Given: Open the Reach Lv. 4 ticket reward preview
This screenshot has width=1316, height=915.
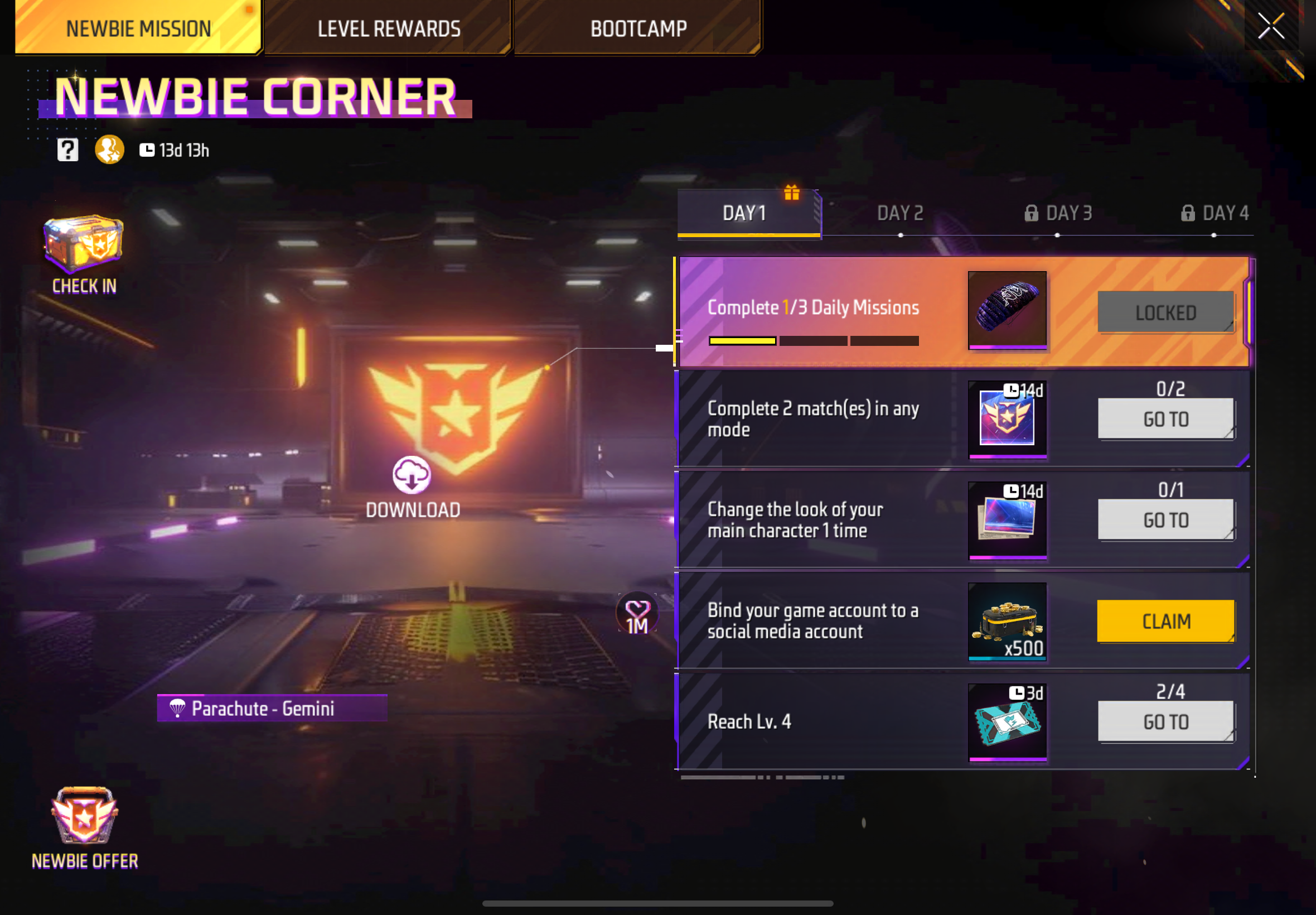Looking at the screenshot, I should pos(1007,721).
